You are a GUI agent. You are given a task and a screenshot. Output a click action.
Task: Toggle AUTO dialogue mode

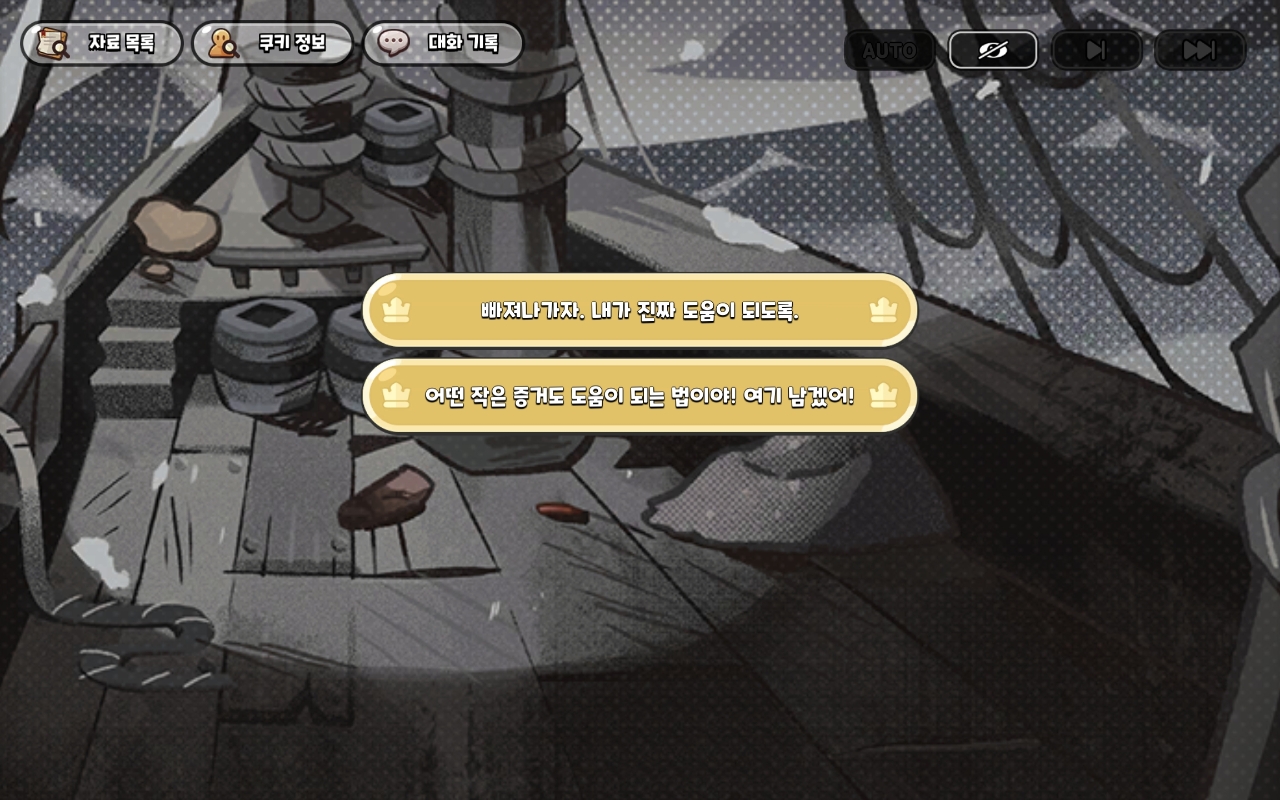(889, 50)
